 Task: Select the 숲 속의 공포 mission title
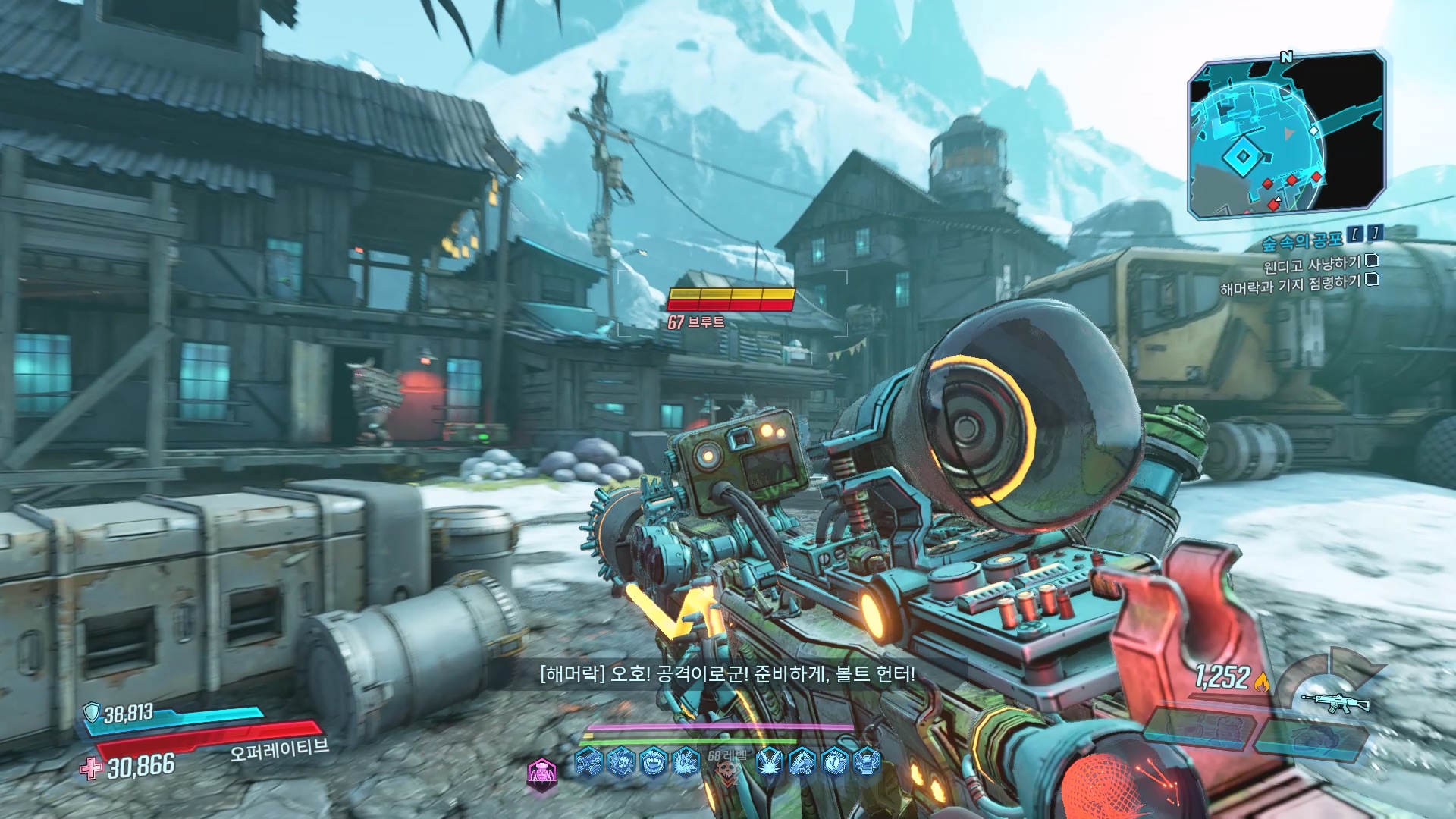tap(1301, 241)
